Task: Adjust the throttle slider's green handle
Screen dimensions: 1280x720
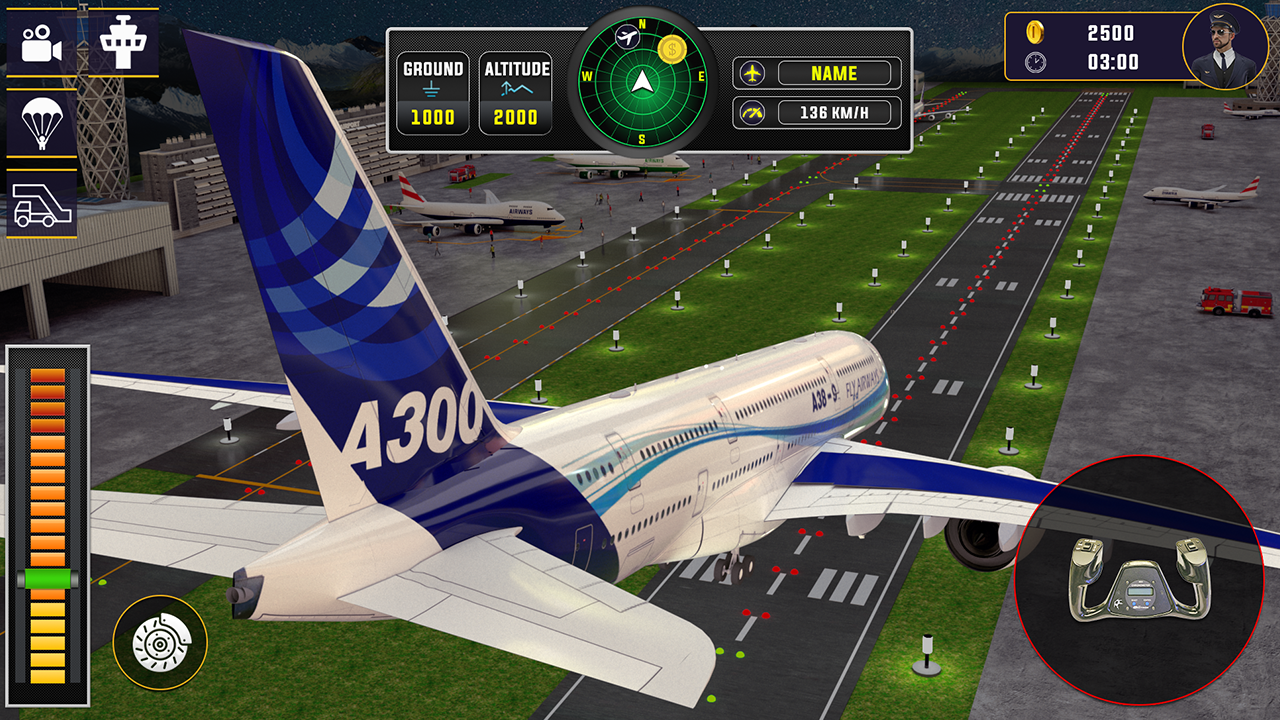Action: pos(47,578)
